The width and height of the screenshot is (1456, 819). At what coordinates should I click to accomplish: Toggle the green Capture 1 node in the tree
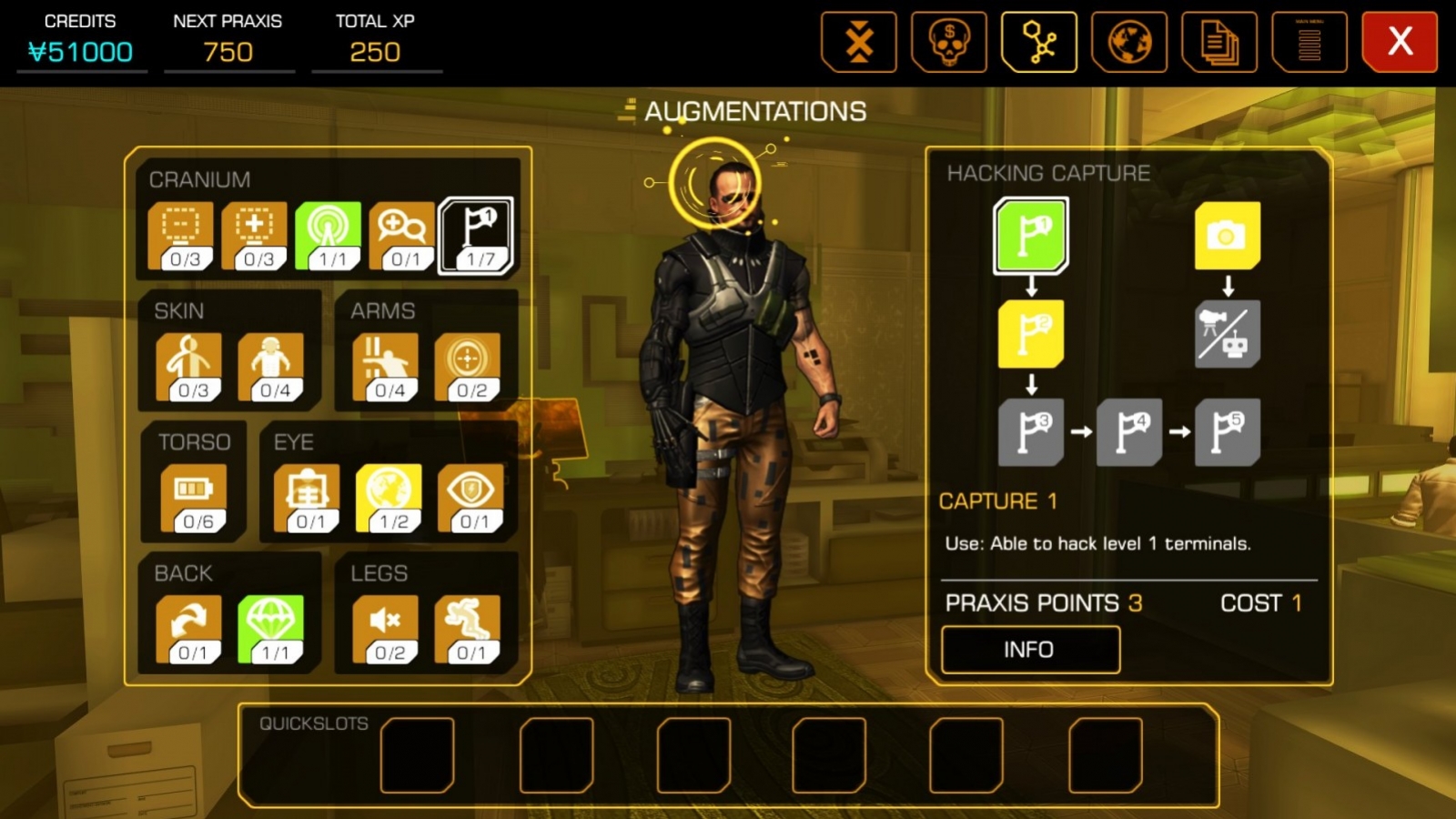pos(1030,237)
